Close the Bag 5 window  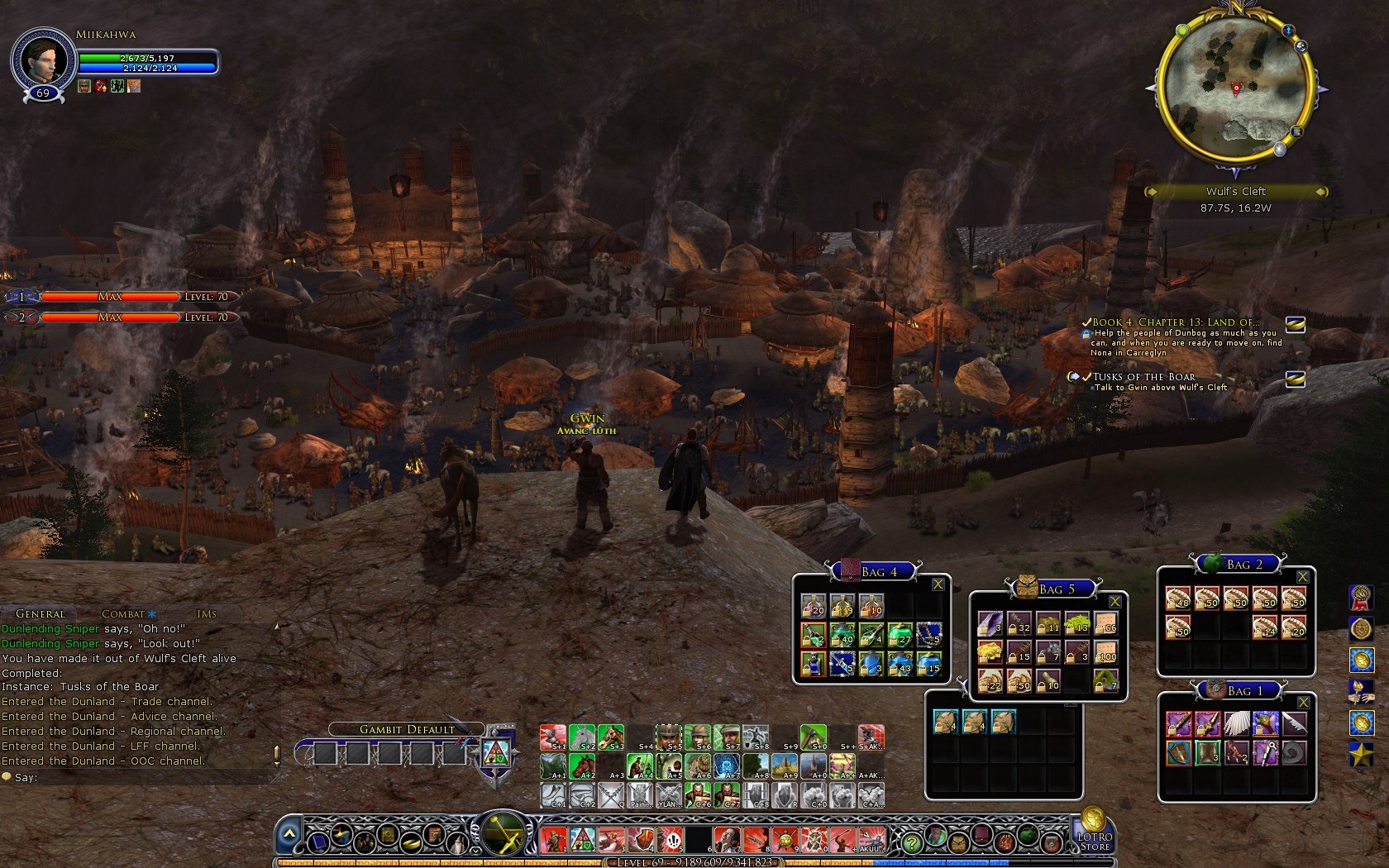[x=1115, y=602]
